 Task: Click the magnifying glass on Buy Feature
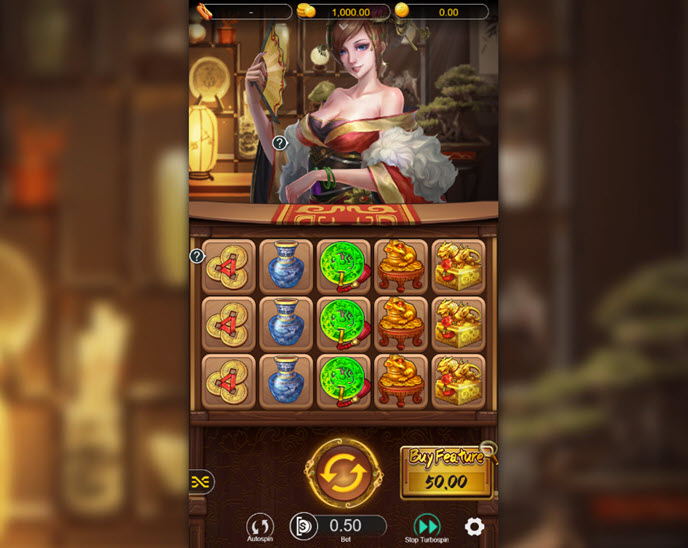pos(487,450)
